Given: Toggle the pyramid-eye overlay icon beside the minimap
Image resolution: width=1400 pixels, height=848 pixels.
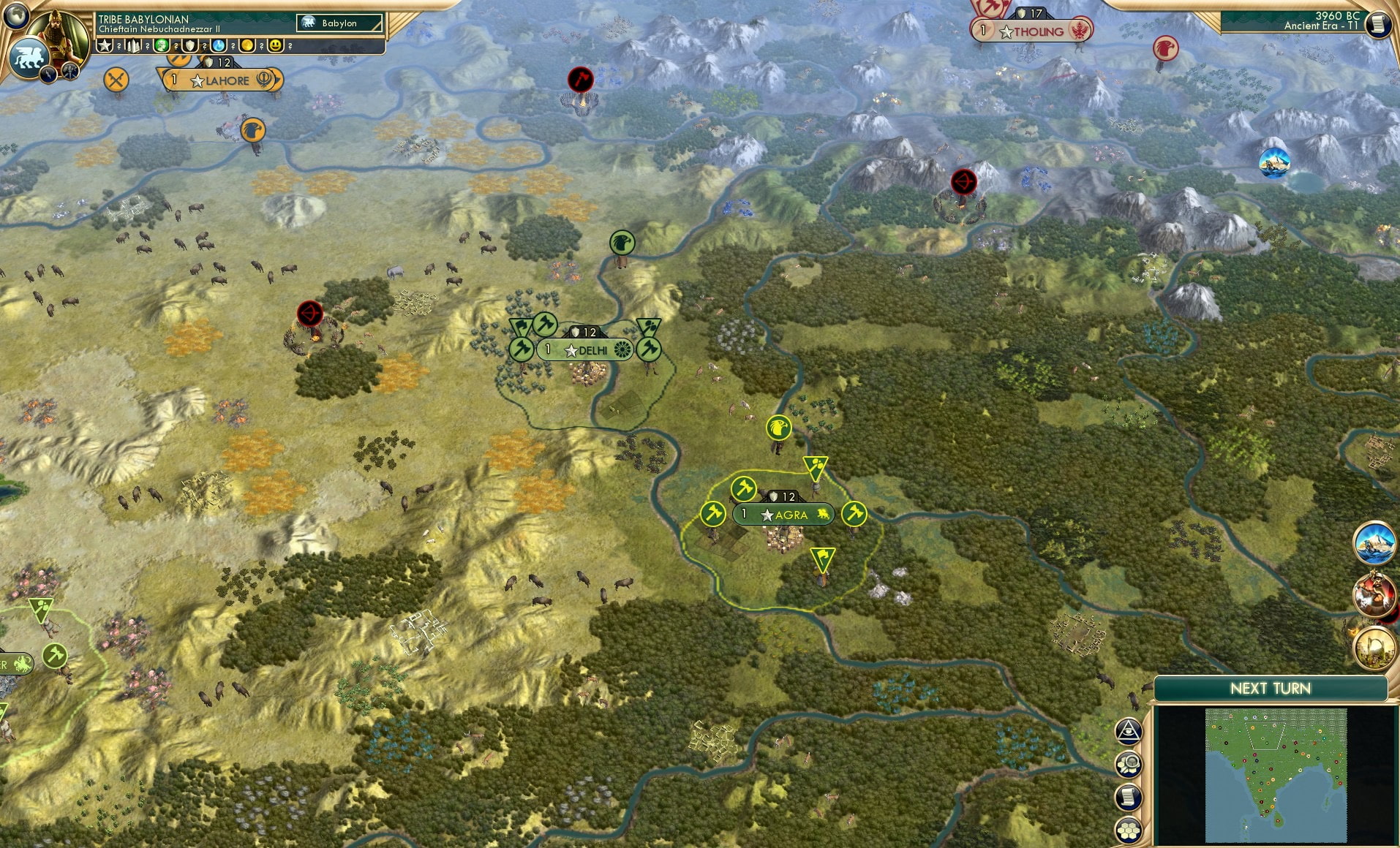Looking at the screenshot, I should (1129, 730).
